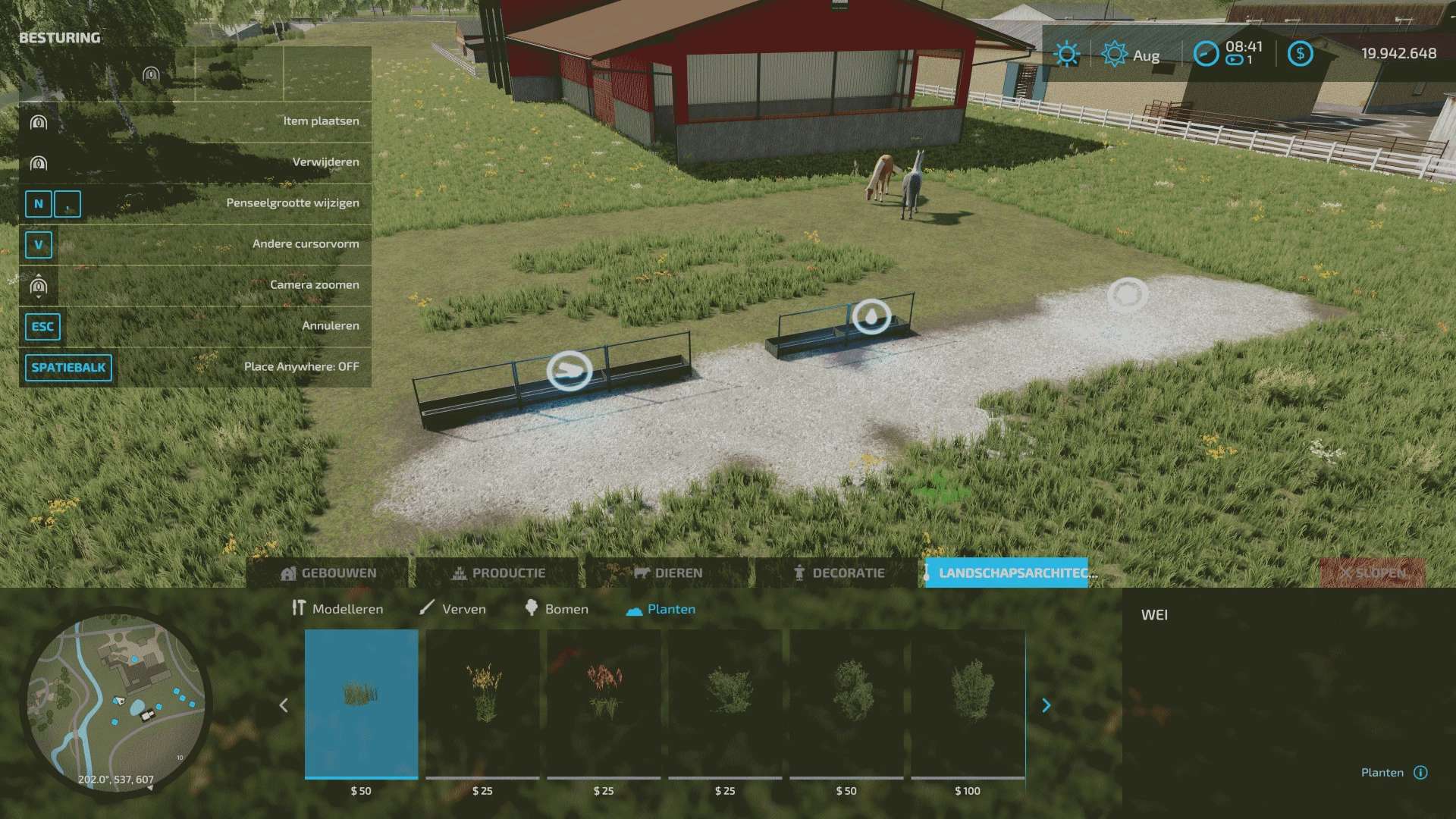Open the Verven paint sub-tab

(x=453, y=609)
